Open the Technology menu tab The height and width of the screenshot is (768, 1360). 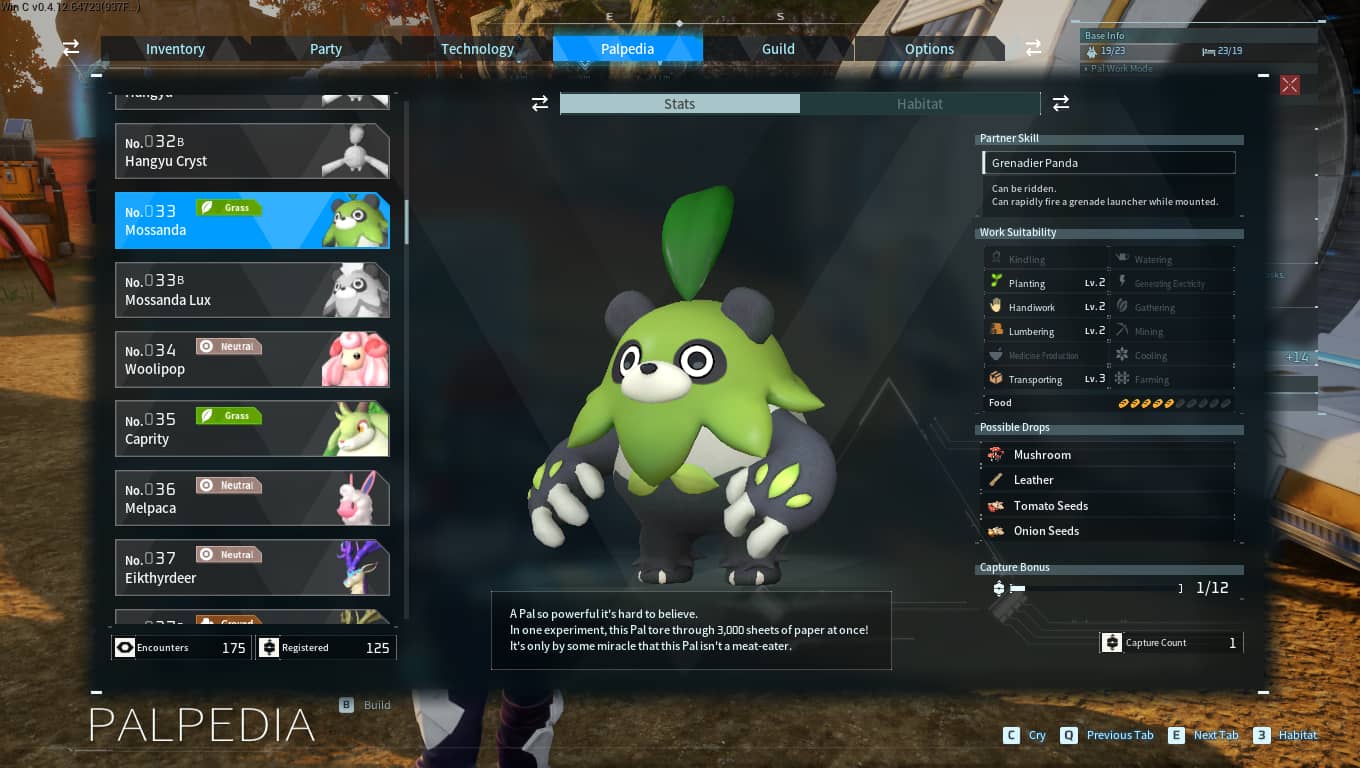point(477,48)
